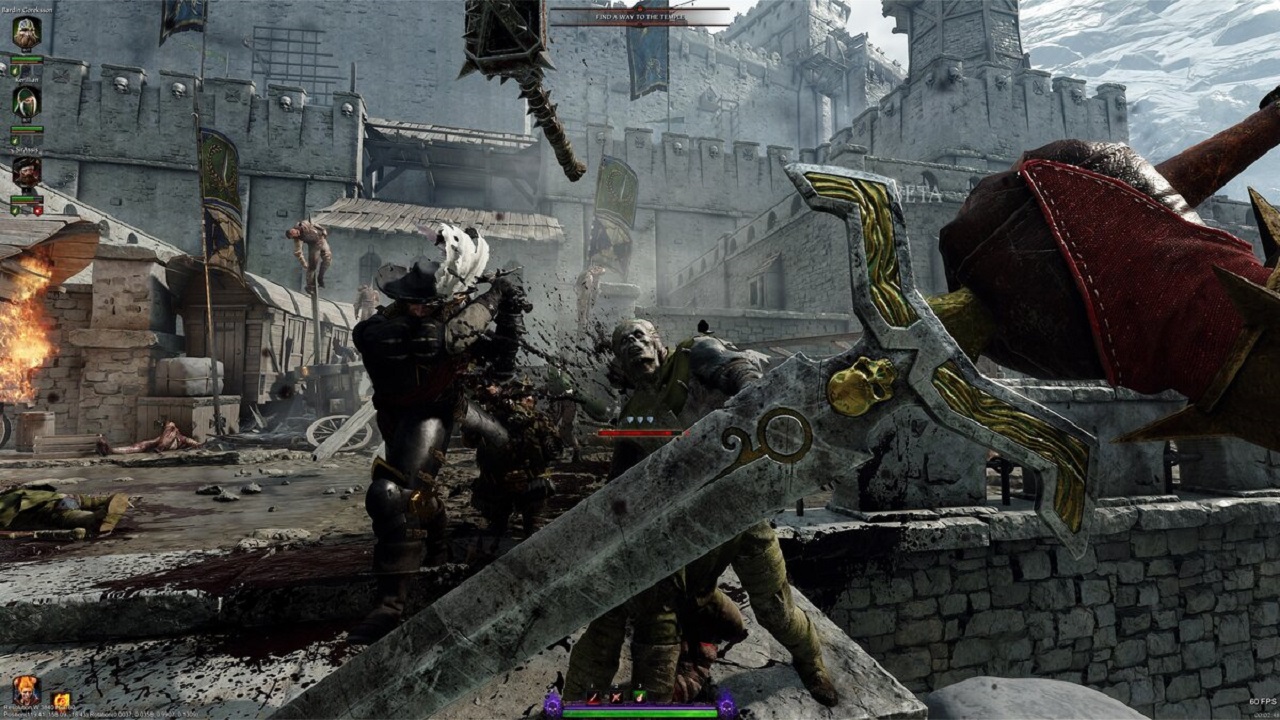Select Kerillian's hooded teammate portrait
This screenshot has width=1280, height=720.
pos(27,102)
